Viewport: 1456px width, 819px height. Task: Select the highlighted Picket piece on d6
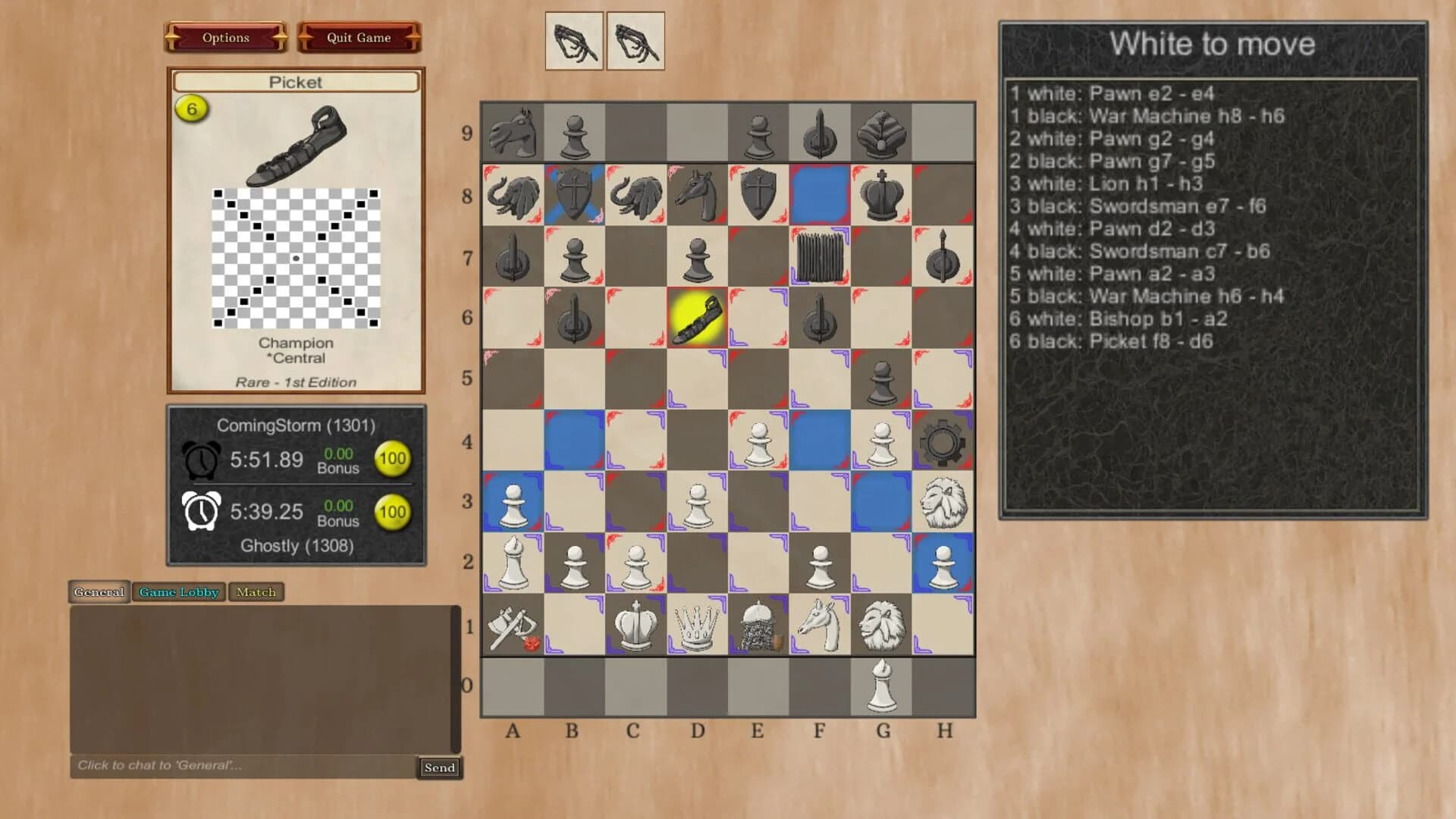[x=698, y=318]
